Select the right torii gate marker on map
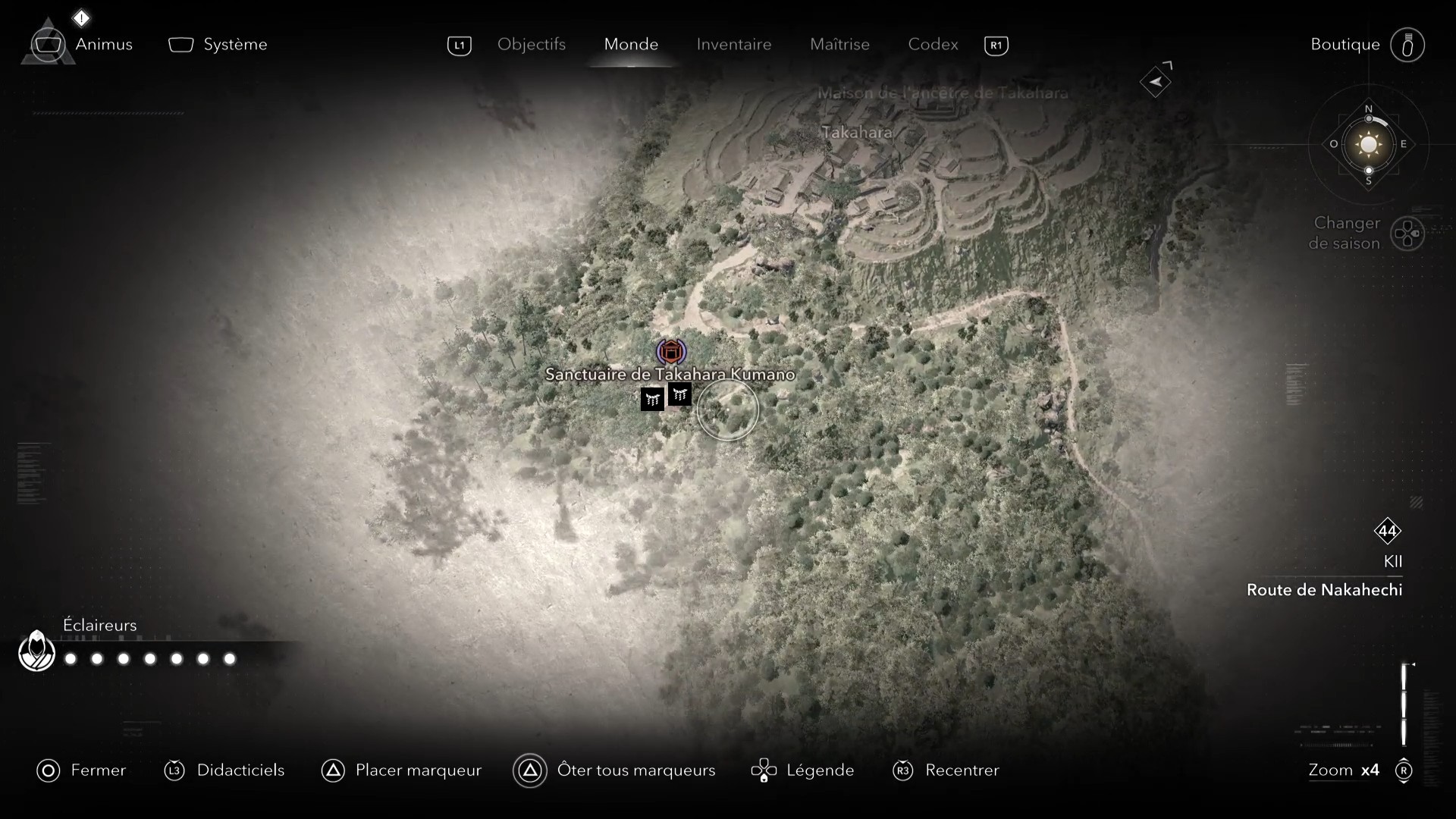1456x819 pixels. pos(679,394)
